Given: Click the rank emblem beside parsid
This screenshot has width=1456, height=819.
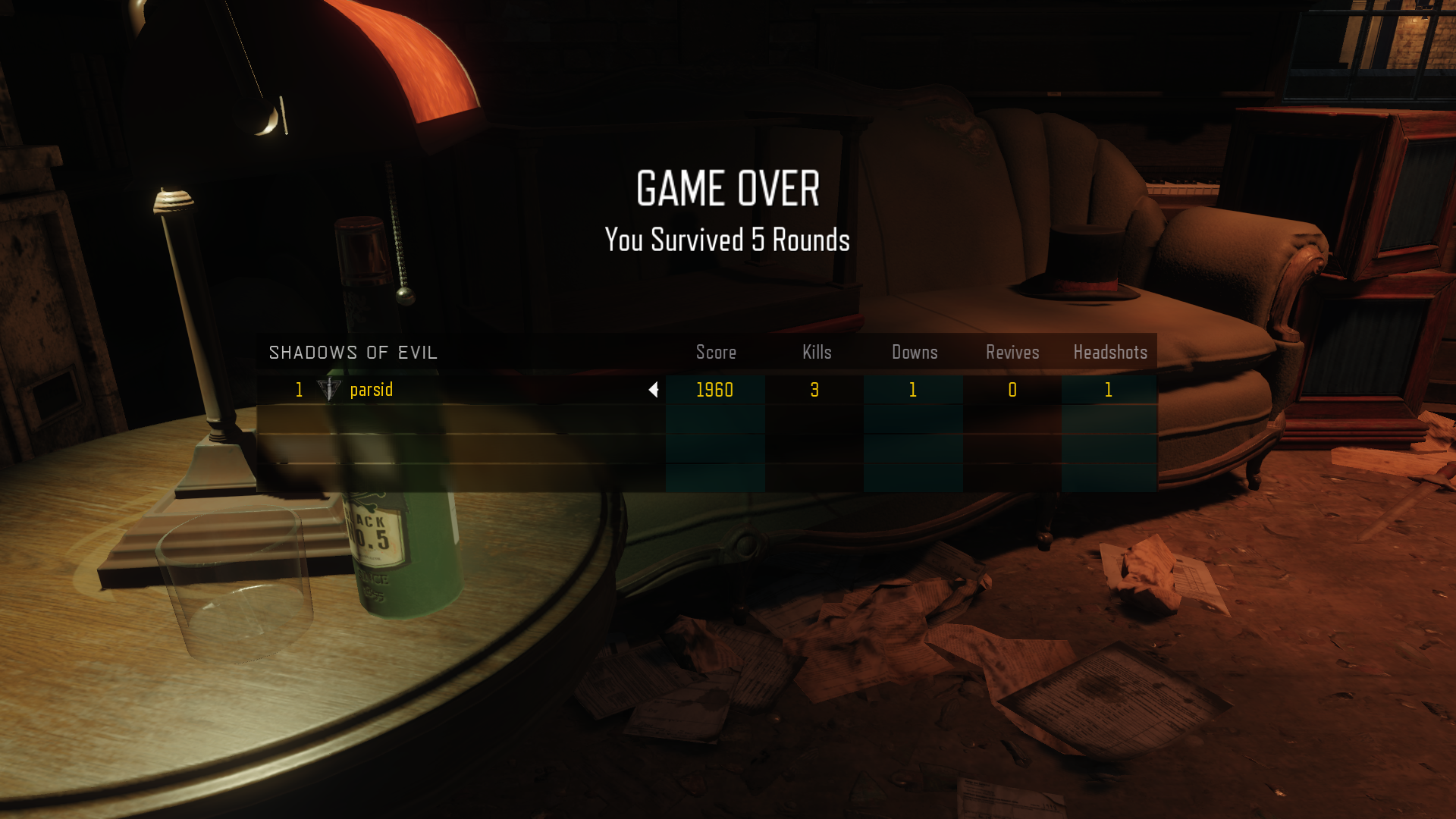Looking at the screenshot, I should (x=329, y=390).
